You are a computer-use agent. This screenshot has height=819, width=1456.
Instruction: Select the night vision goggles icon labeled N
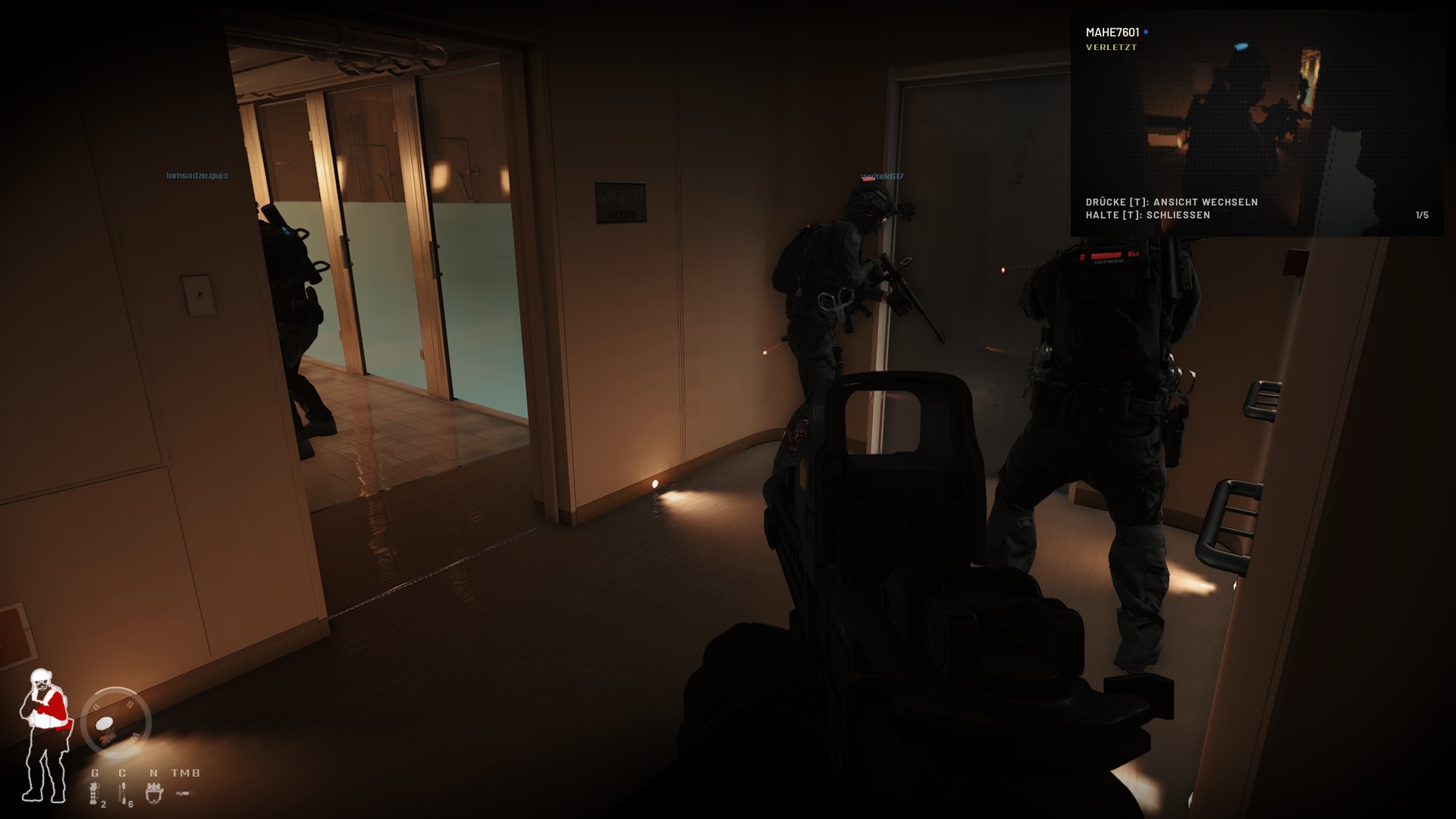click(155, 794)
